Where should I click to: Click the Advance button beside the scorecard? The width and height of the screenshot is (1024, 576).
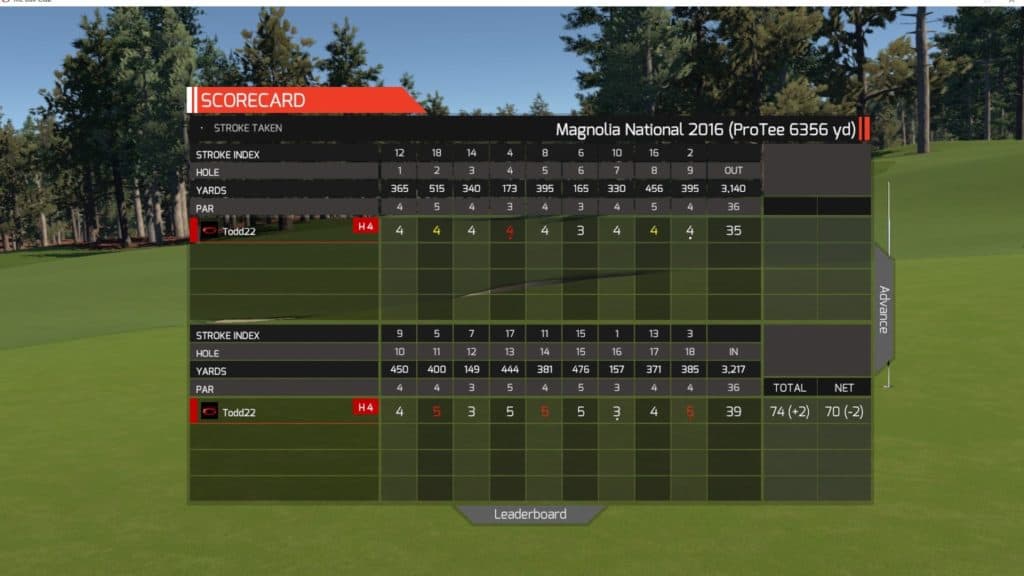884,309
